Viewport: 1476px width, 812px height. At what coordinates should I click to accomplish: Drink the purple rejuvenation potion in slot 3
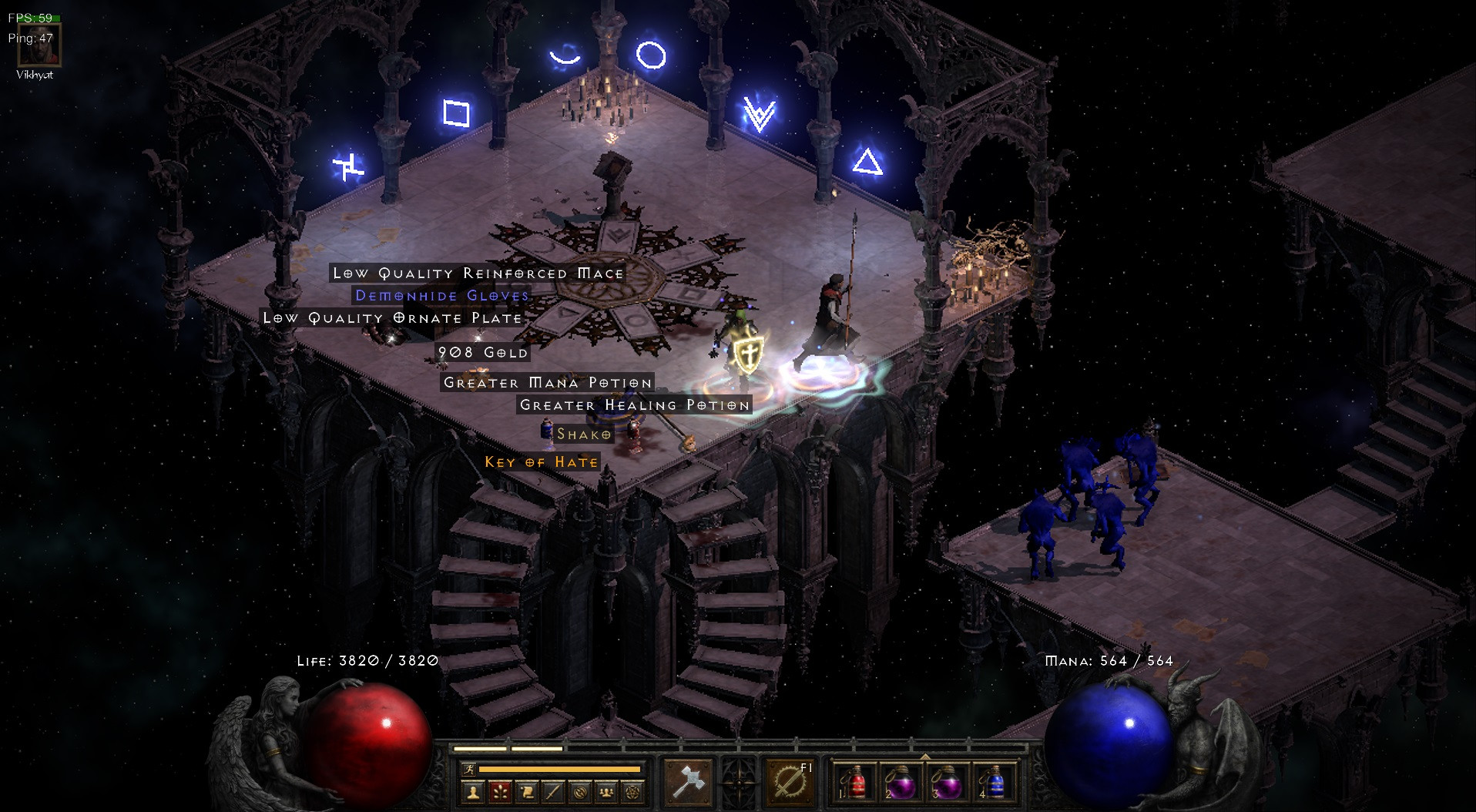[947, 783]
